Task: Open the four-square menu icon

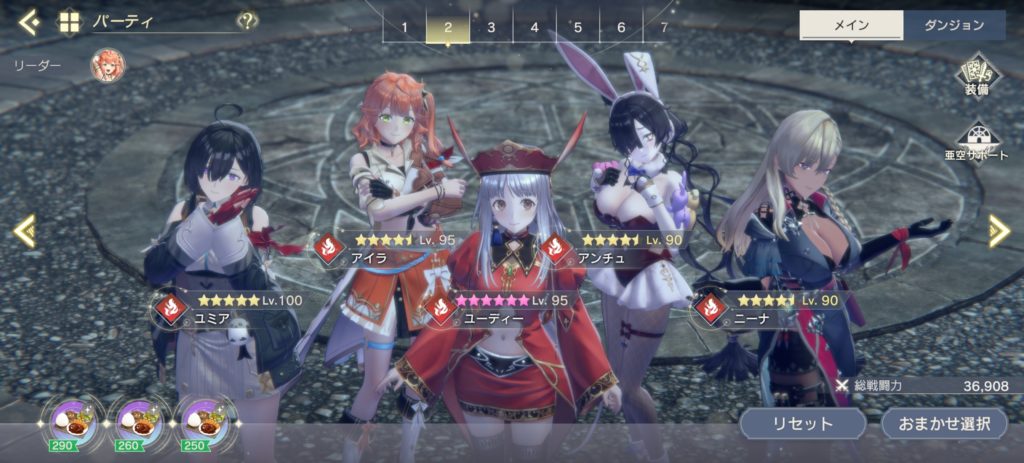Action: [69, 21]
